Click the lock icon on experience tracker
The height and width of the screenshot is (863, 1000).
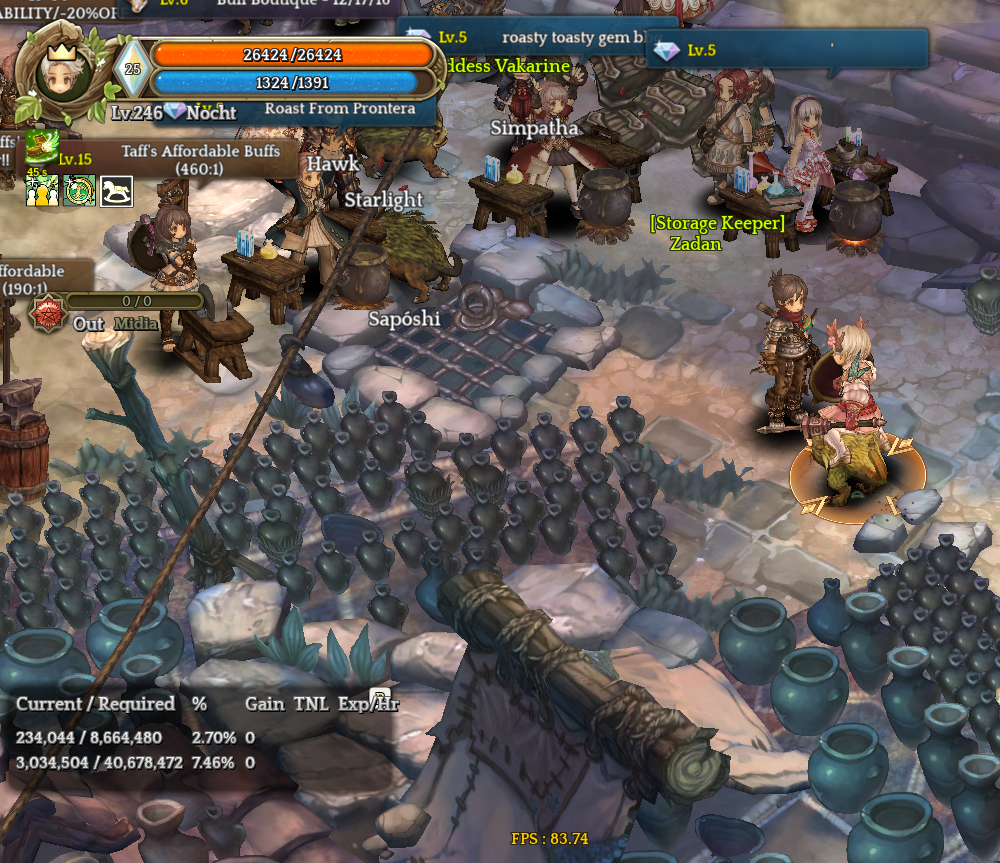tap(379, 697)
